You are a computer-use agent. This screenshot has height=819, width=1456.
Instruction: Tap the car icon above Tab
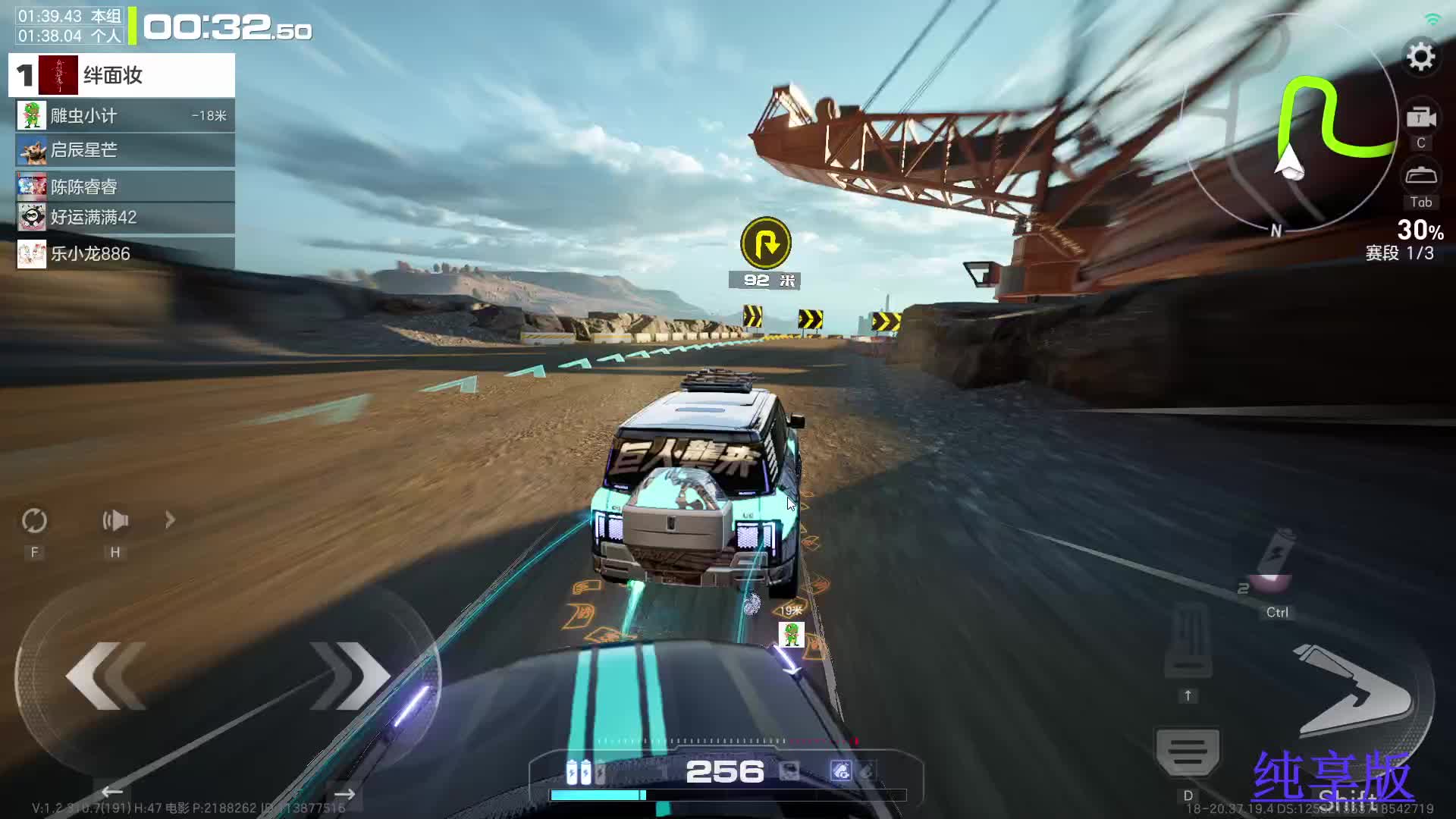pyautogui.click(x=1420, y=176)
